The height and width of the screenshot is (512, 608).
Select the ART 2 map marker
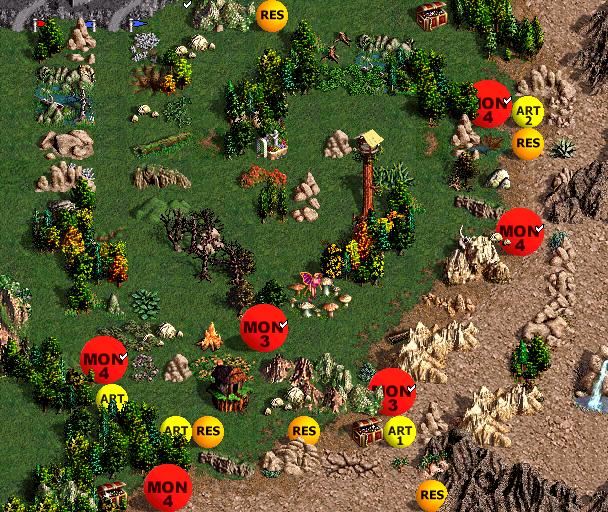tap(527, 111)
